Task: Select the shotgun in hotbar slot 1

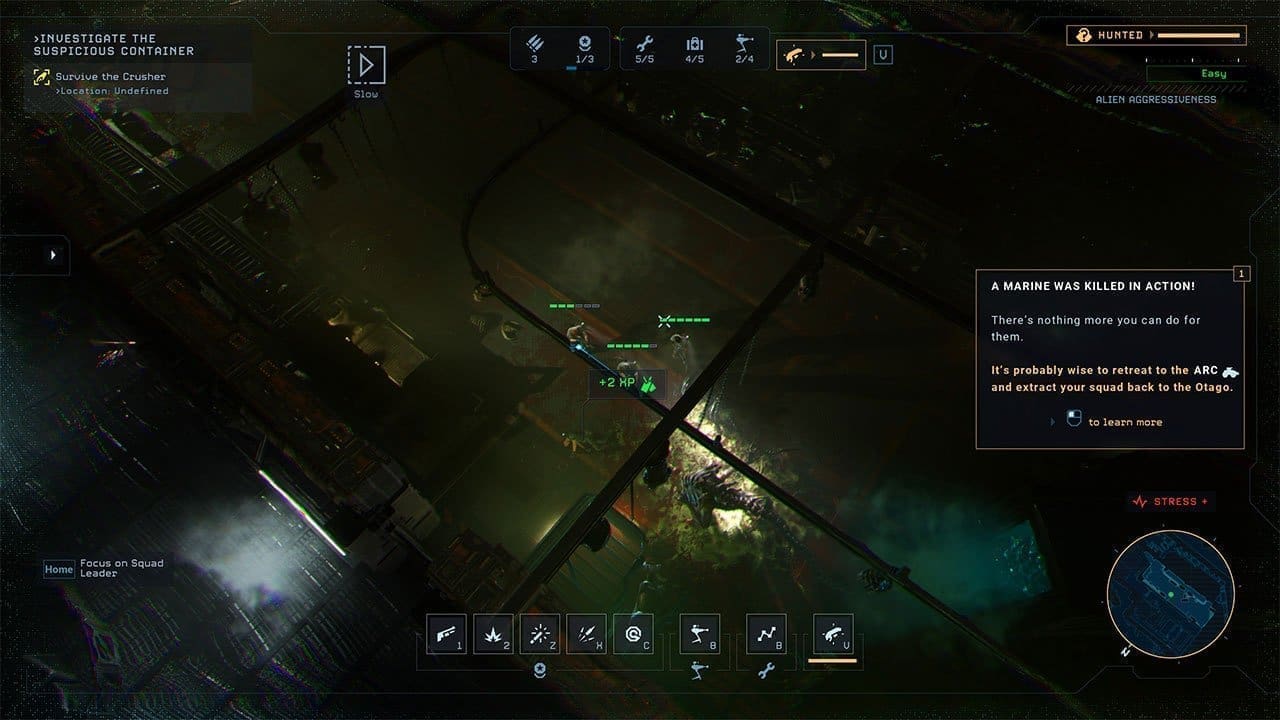Action: pyautogui.click(x=446, y=633)
